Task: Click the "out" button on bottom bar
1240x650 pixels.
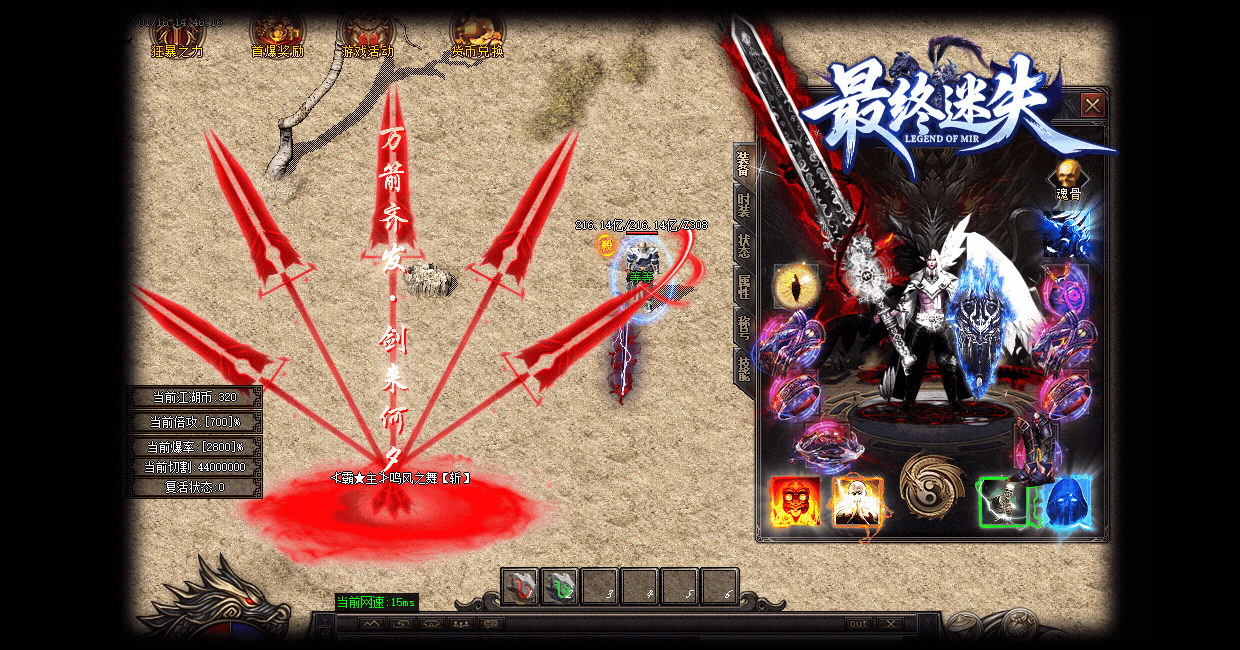Action: 858,624
